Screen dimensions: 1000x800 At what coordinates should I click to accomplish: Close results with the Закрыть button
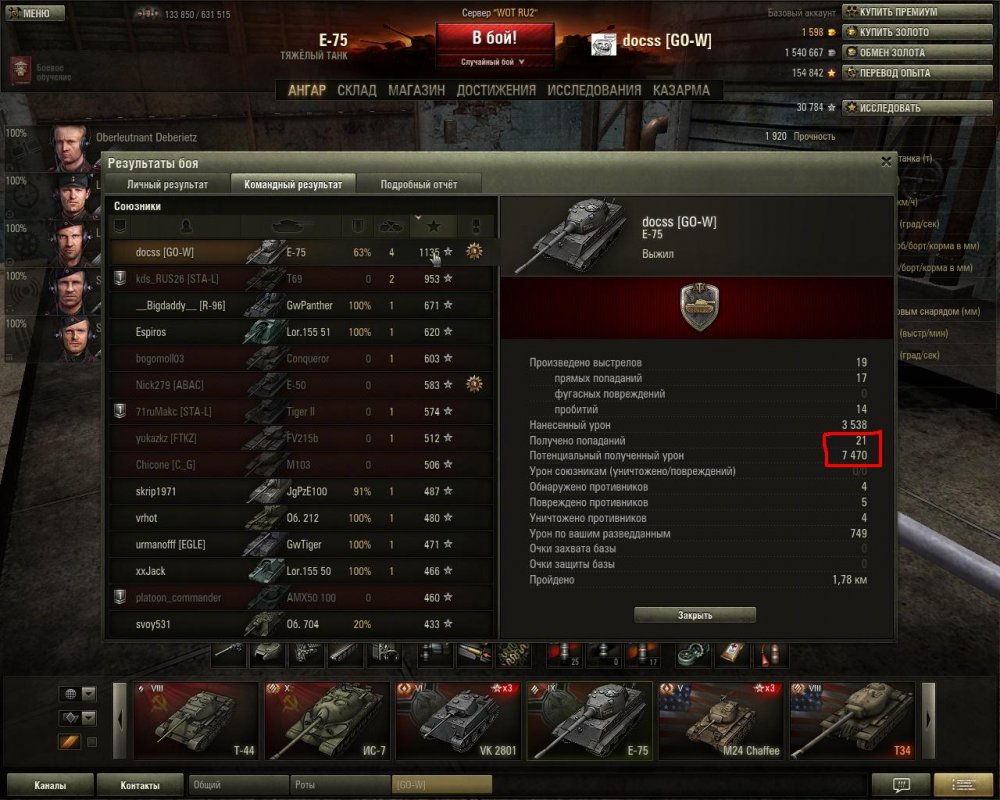coord(694,615)
